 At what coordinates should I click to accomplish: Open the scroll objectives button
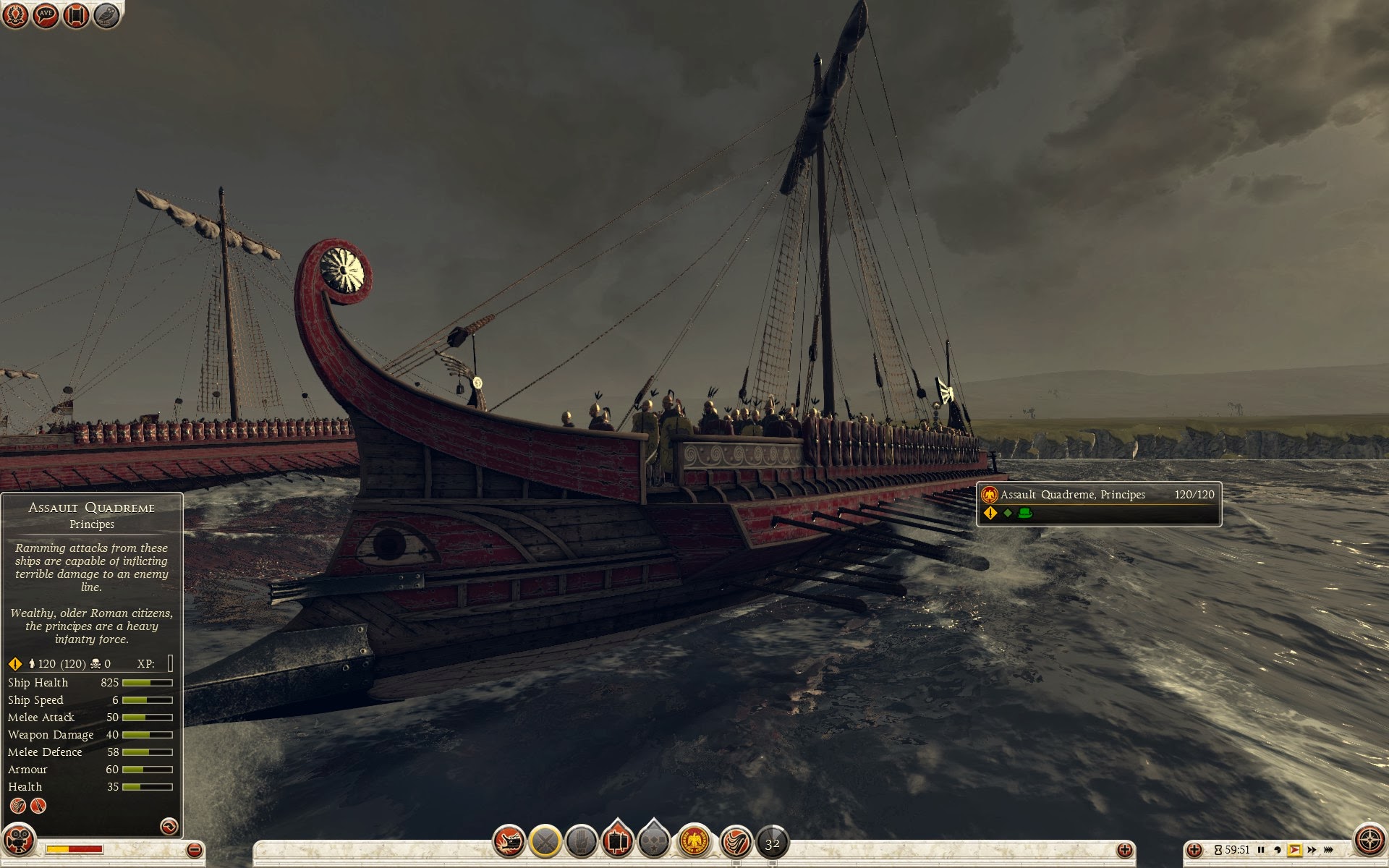pos(76,15)
